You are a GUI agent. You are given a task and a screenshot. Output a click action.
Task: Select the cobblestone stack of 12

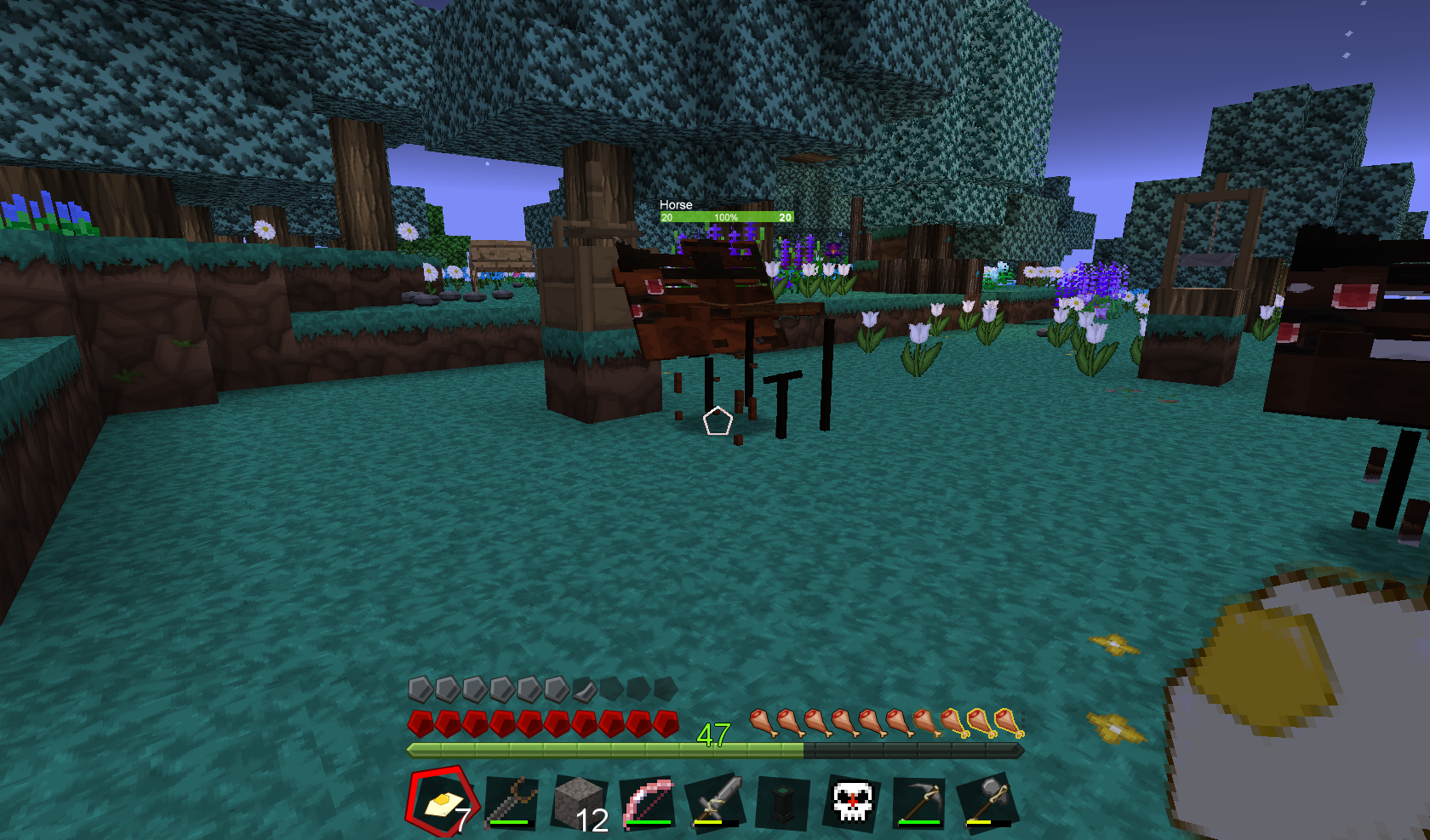pos(577,800)
